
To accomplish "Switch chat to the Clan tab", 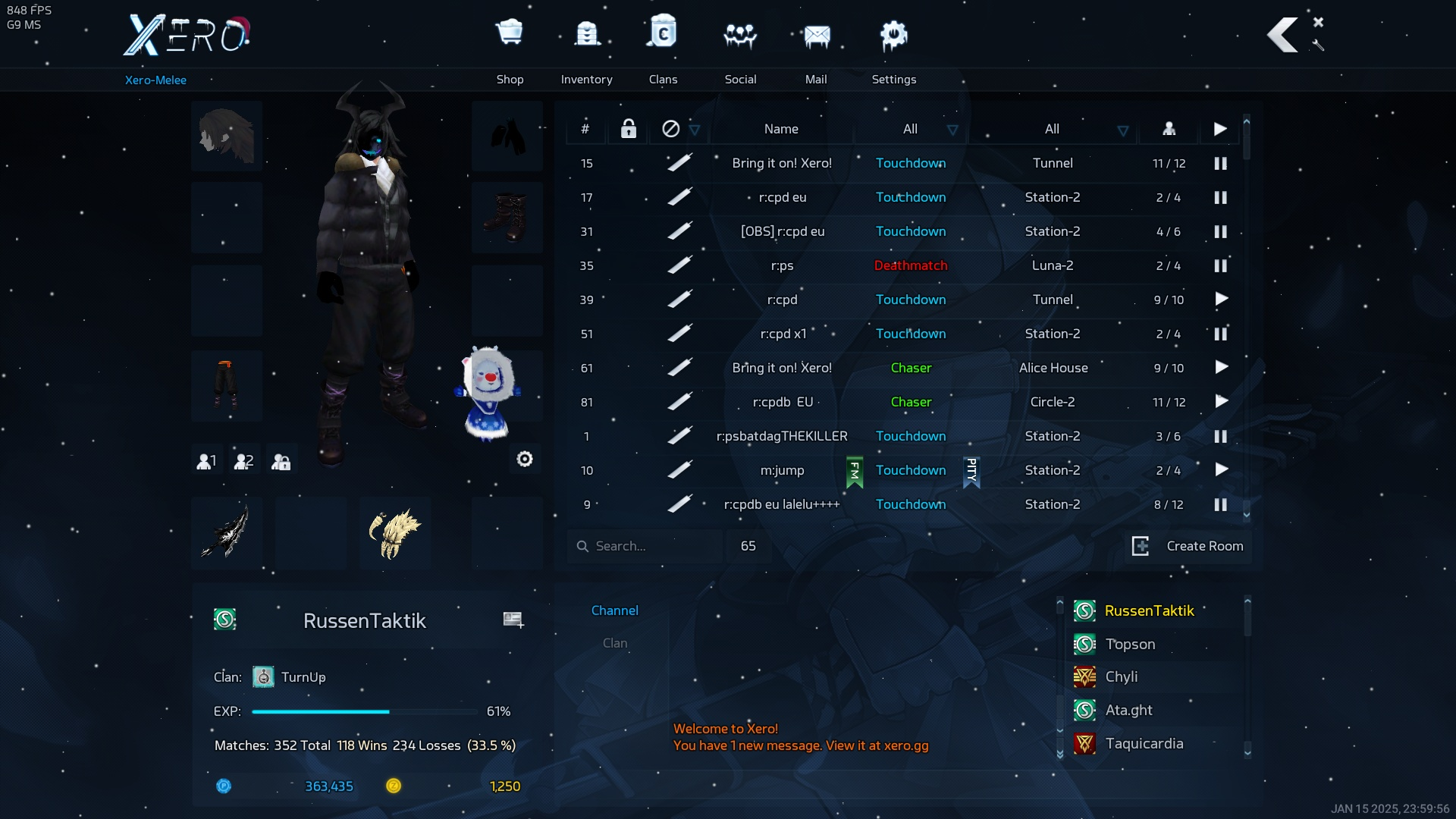I will [615, 643].
